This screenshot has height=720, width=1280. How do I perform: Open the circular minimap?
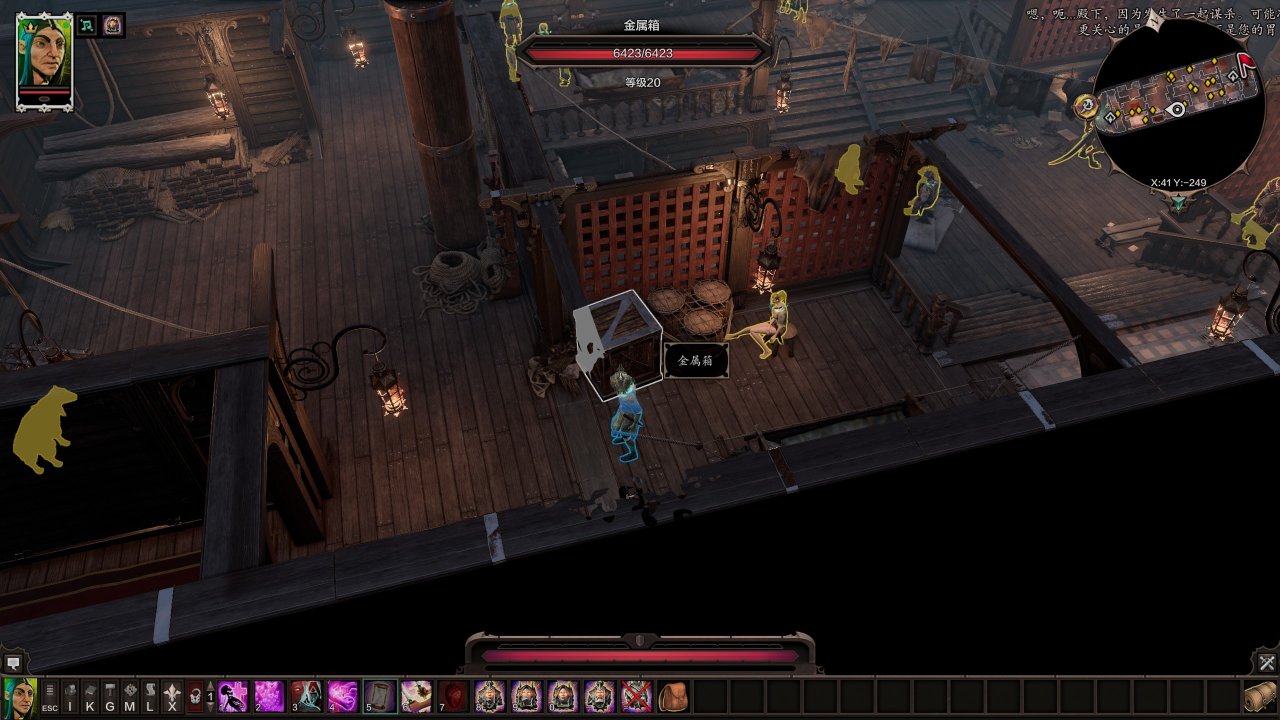pyautogui.click(x=1175, y=105)
